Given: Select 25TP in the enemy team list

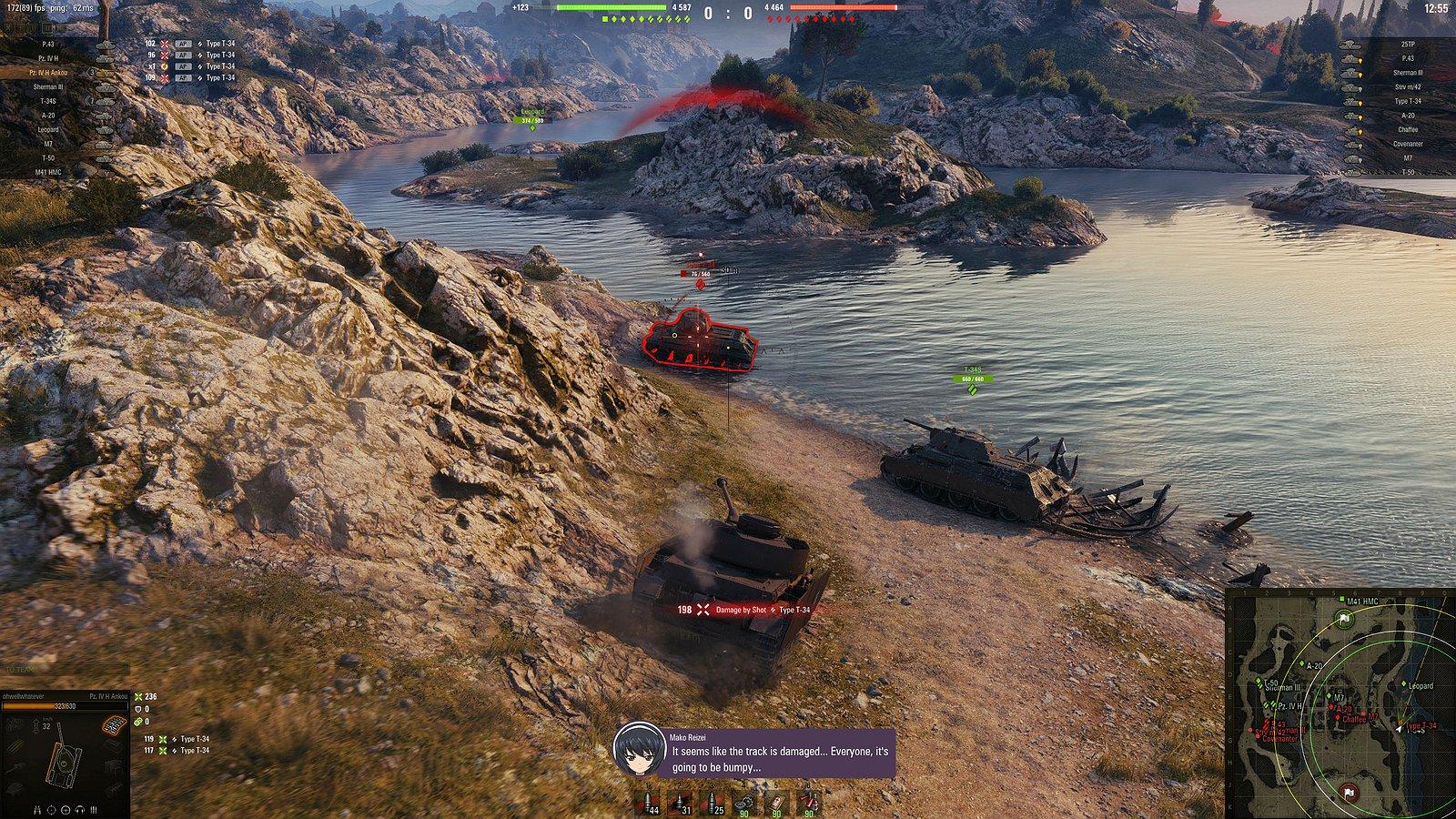Looking at the screenshot, I should [1408, 44].
